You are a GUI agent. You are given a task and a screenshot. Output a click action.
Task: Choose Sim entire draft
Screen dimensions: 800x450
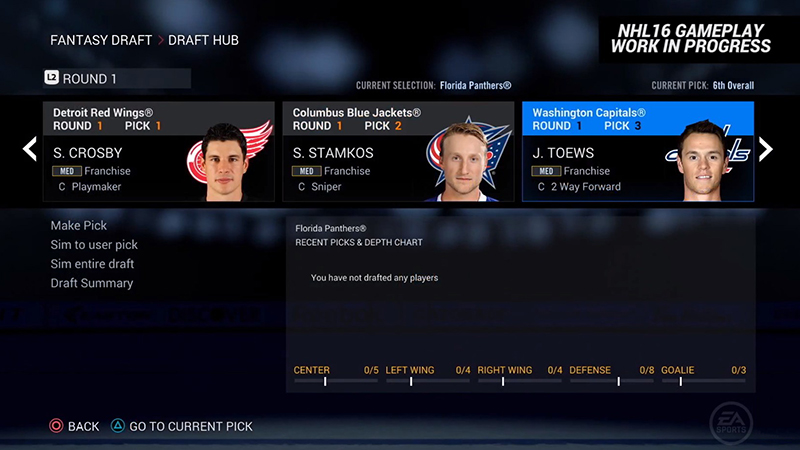click(92, 264)
